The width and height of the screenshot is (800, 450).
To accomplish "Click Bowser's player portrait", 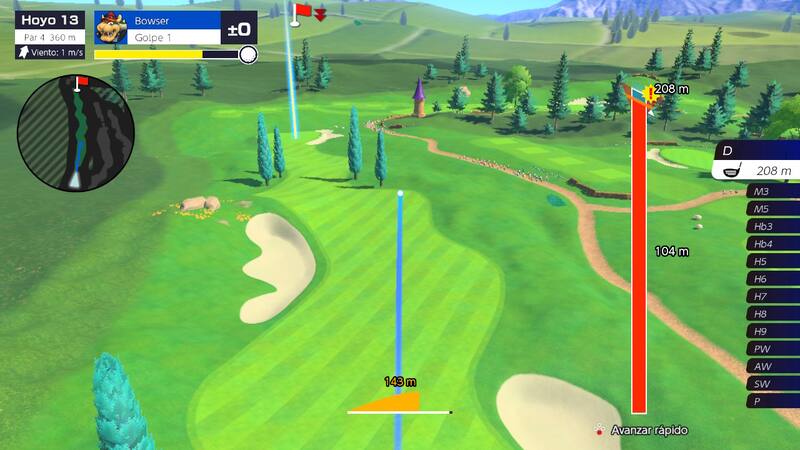I will 114,29.
